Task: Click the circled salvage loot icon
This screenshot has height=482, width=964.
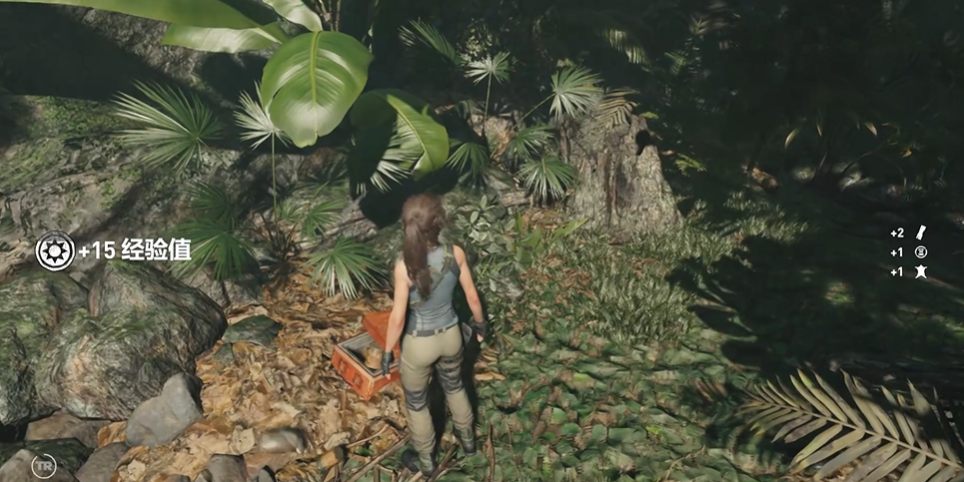Action: (921, 252)
